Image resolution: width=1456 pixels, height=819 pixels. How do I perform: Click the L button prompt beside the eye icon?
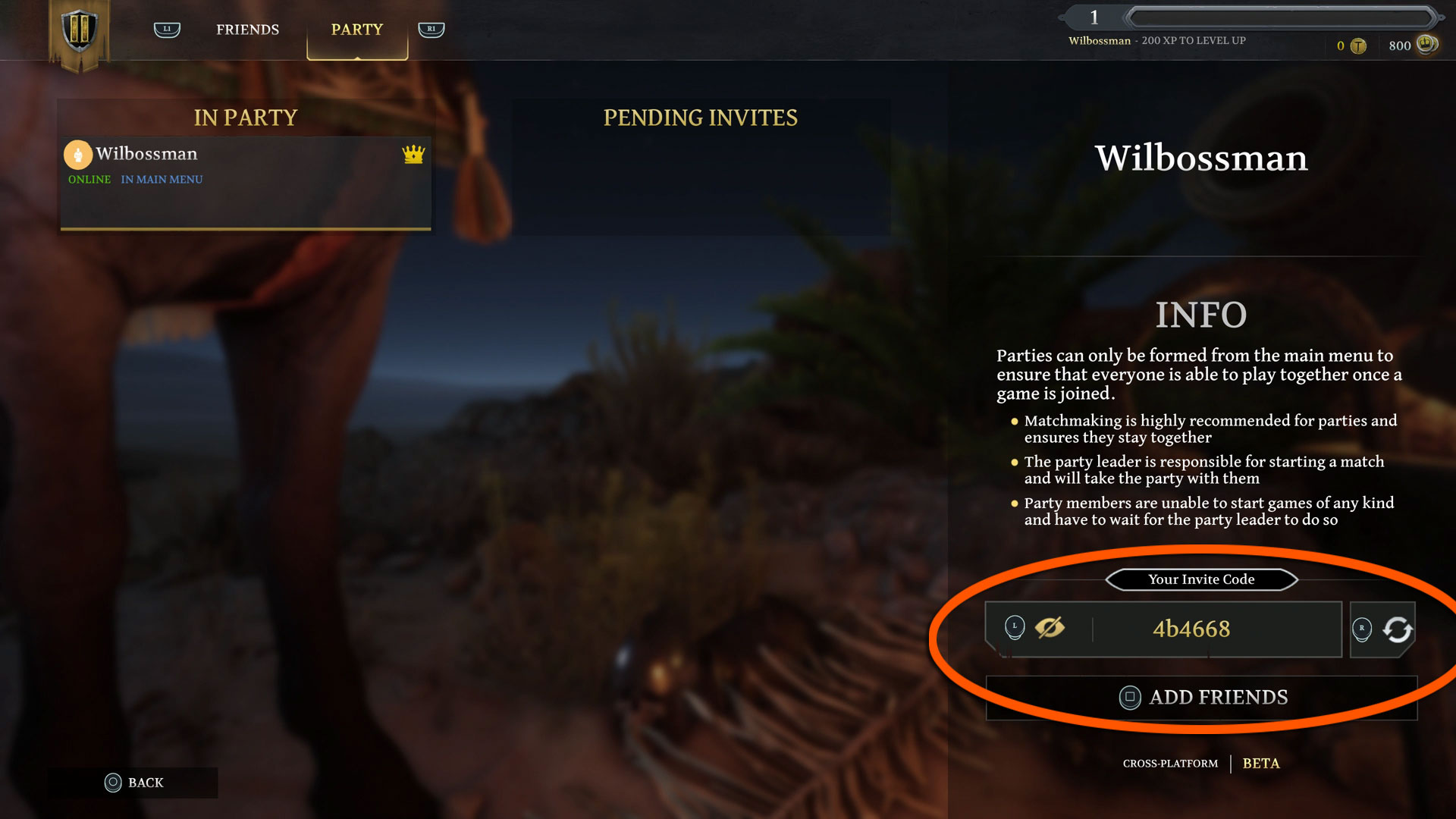[x=1014, y=628]
